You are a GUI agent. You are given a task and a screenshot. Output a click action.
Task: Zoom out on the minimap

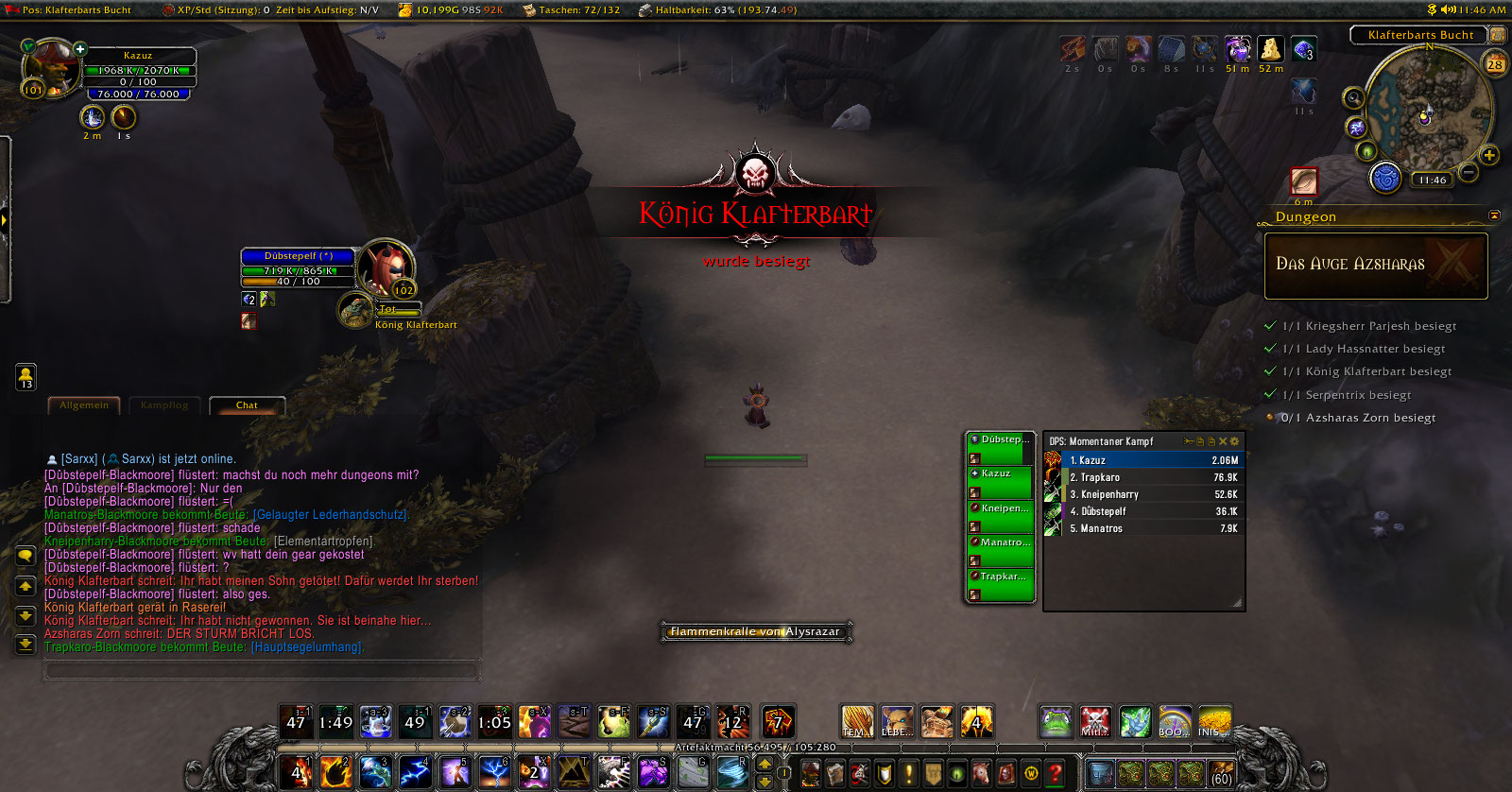click(x=1469, y=171)
